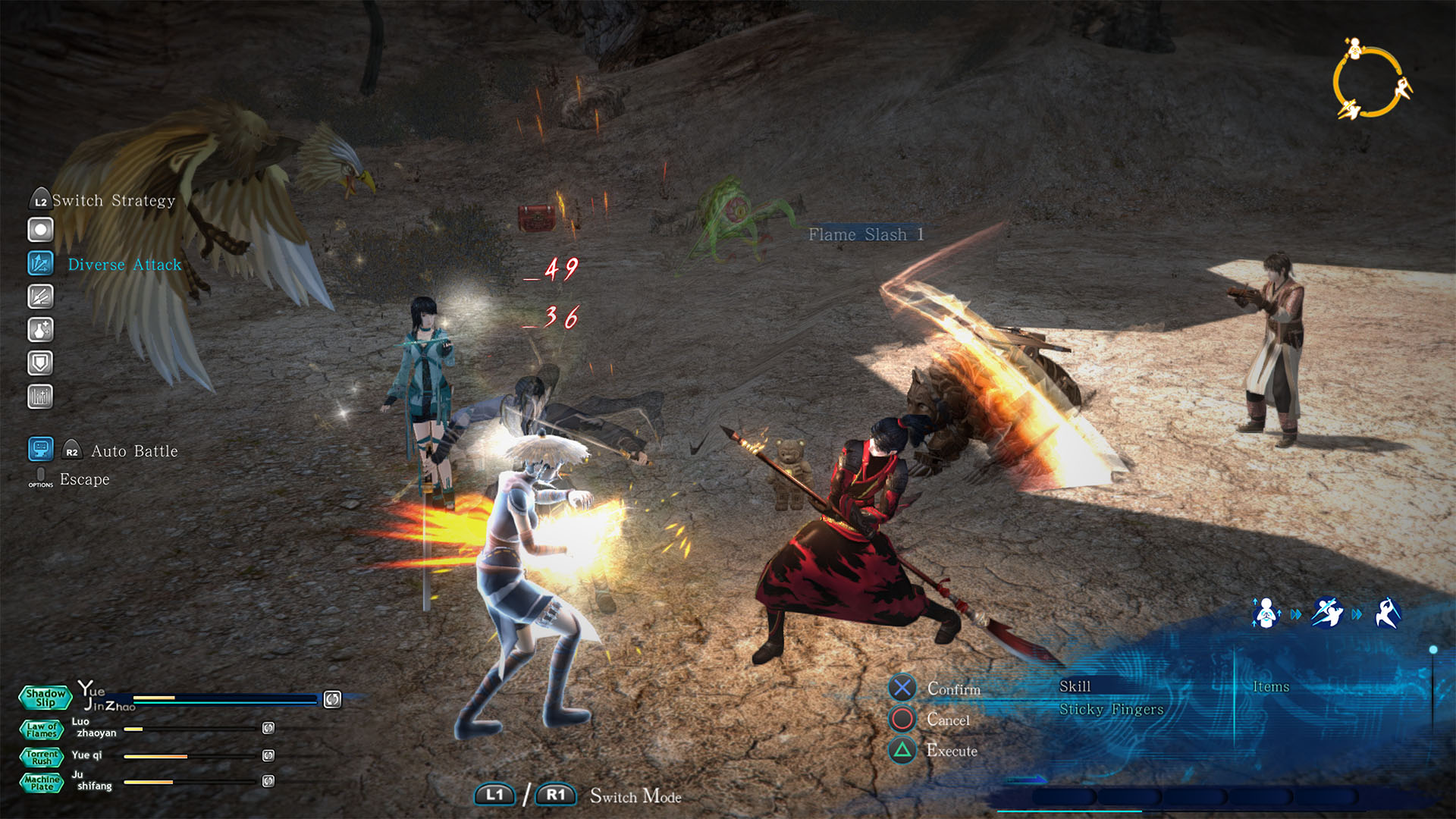This screenshot has width=1456, height=819.
Task: Select the bar chart strategy icon
Action: point(40,397)
